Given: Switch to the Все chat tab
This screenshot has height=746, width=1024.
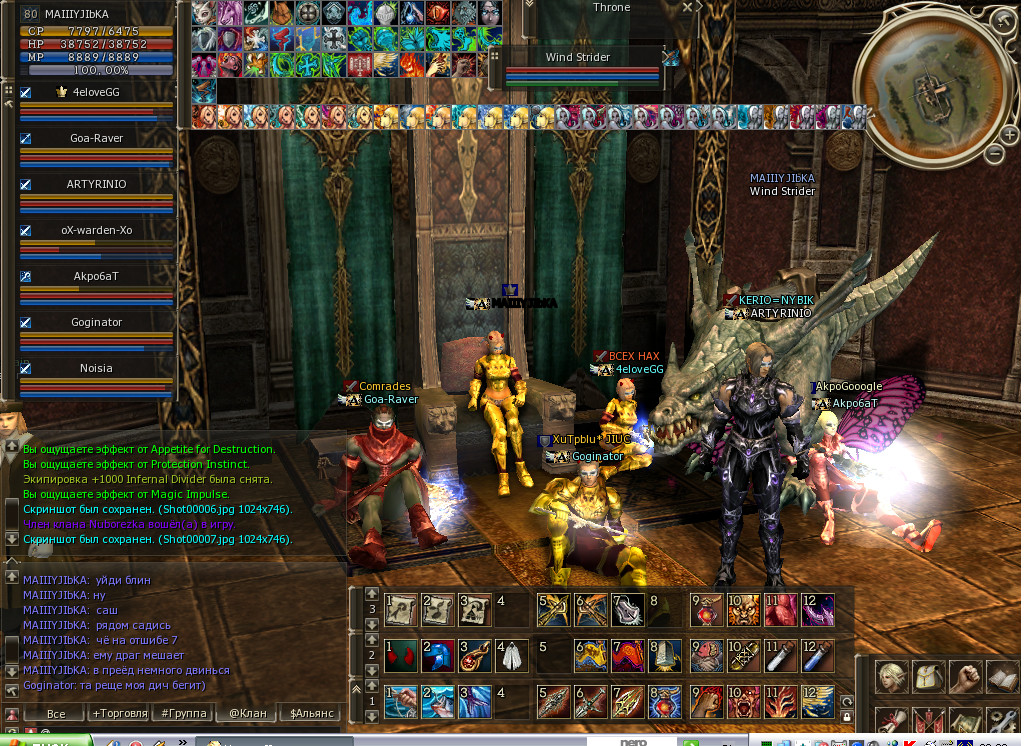Looking at the screenshot, I should [x=56, y=713].
